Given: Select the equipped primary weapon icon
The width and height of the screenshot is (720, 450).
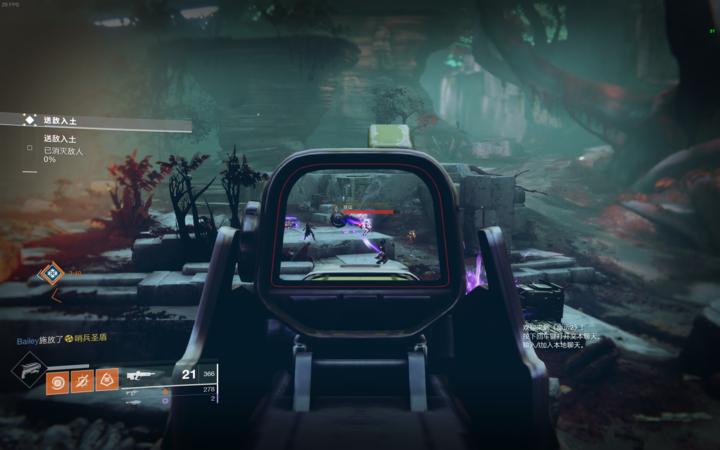Looking at the screenshot, I should point(138,377).
